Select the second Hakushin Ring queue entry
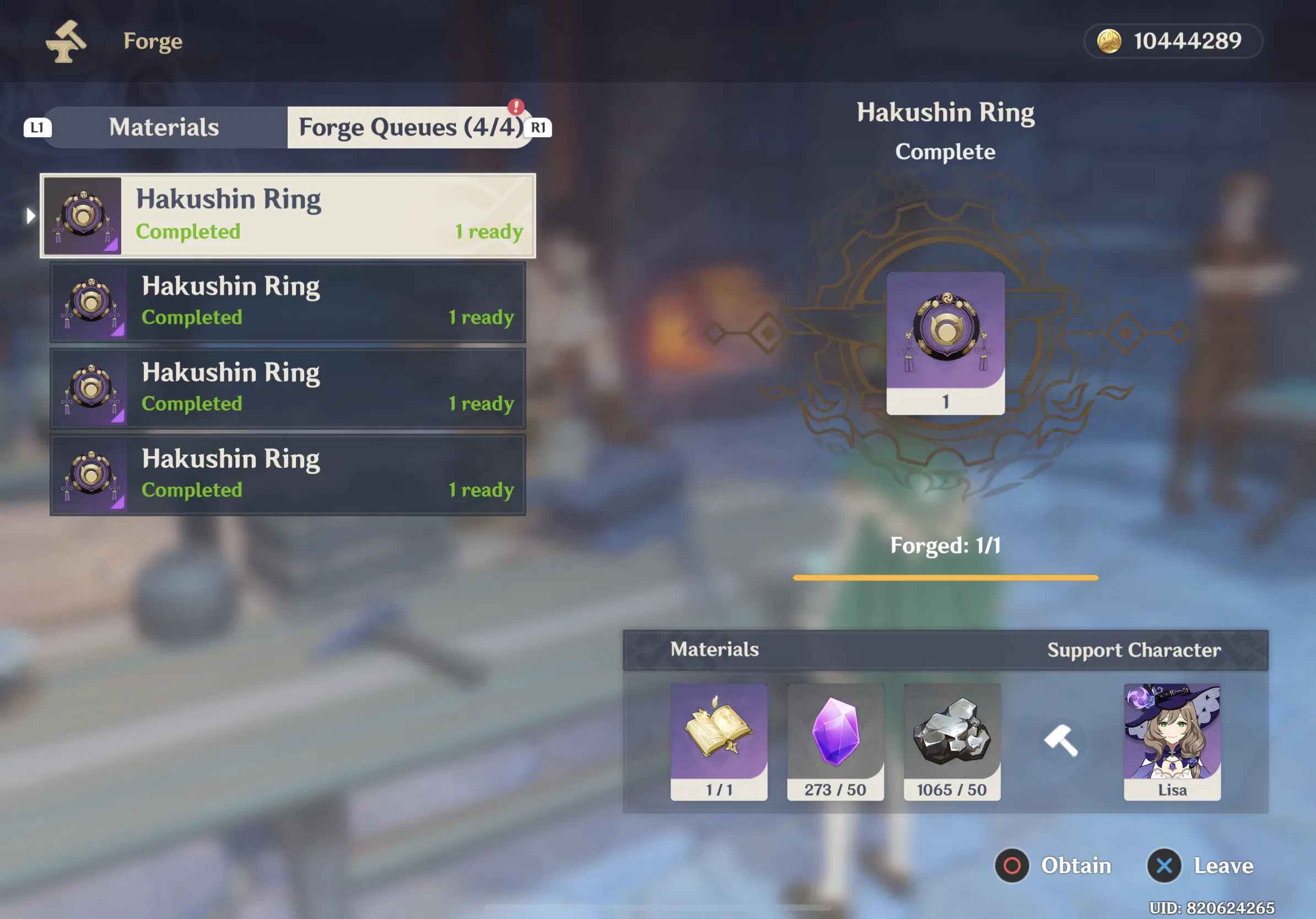Viewport: 1316px width, 919px height. coord(287,302)
